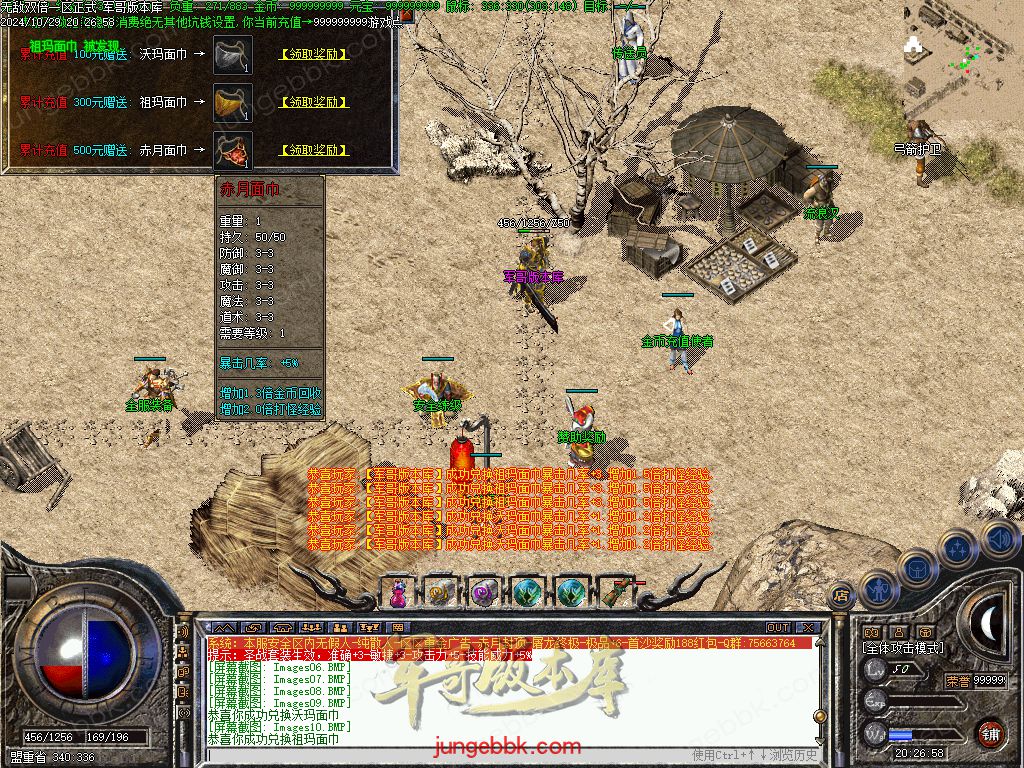Claim the 100 yuan Woma veil reward
This screenshot has height=768, width=1024.
(x=314, y=54)
